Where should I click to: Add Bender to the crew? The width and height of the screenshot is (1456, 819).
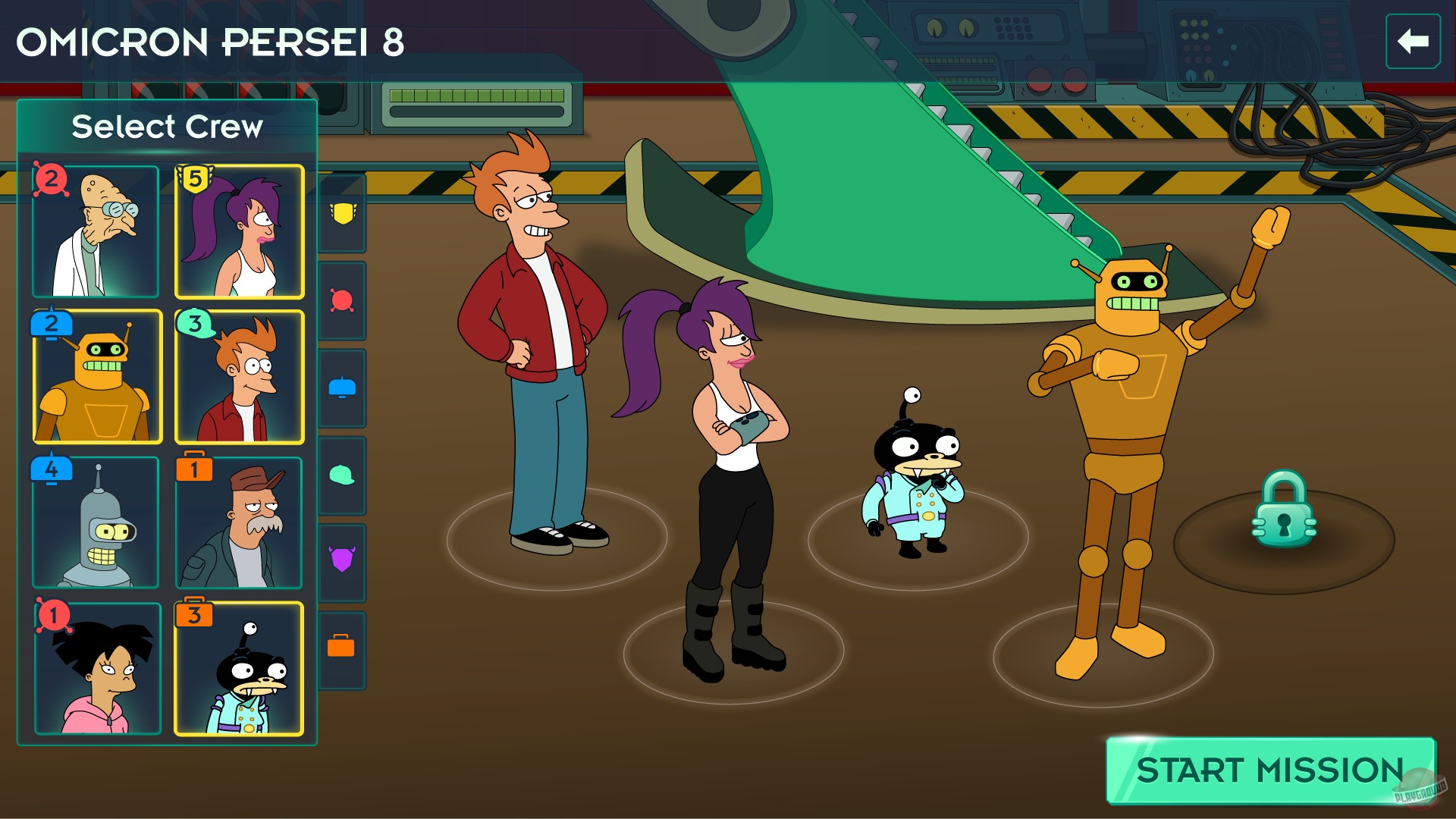click(x=96, y=521)
